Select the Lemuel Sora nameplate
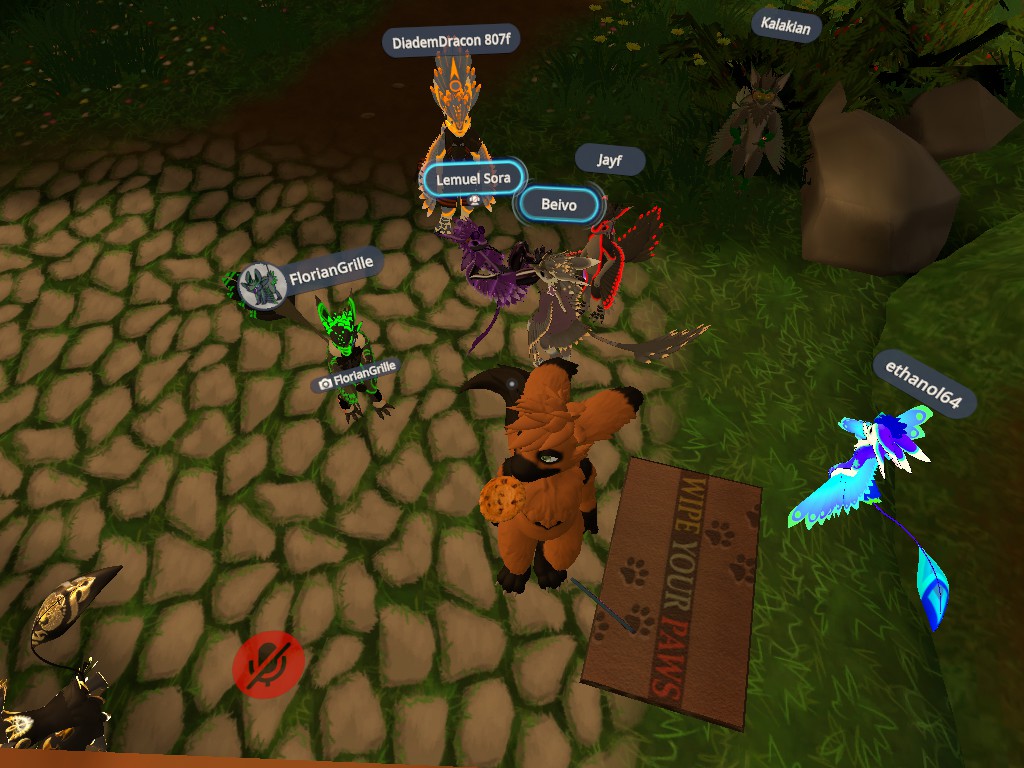 click(473, 179)
